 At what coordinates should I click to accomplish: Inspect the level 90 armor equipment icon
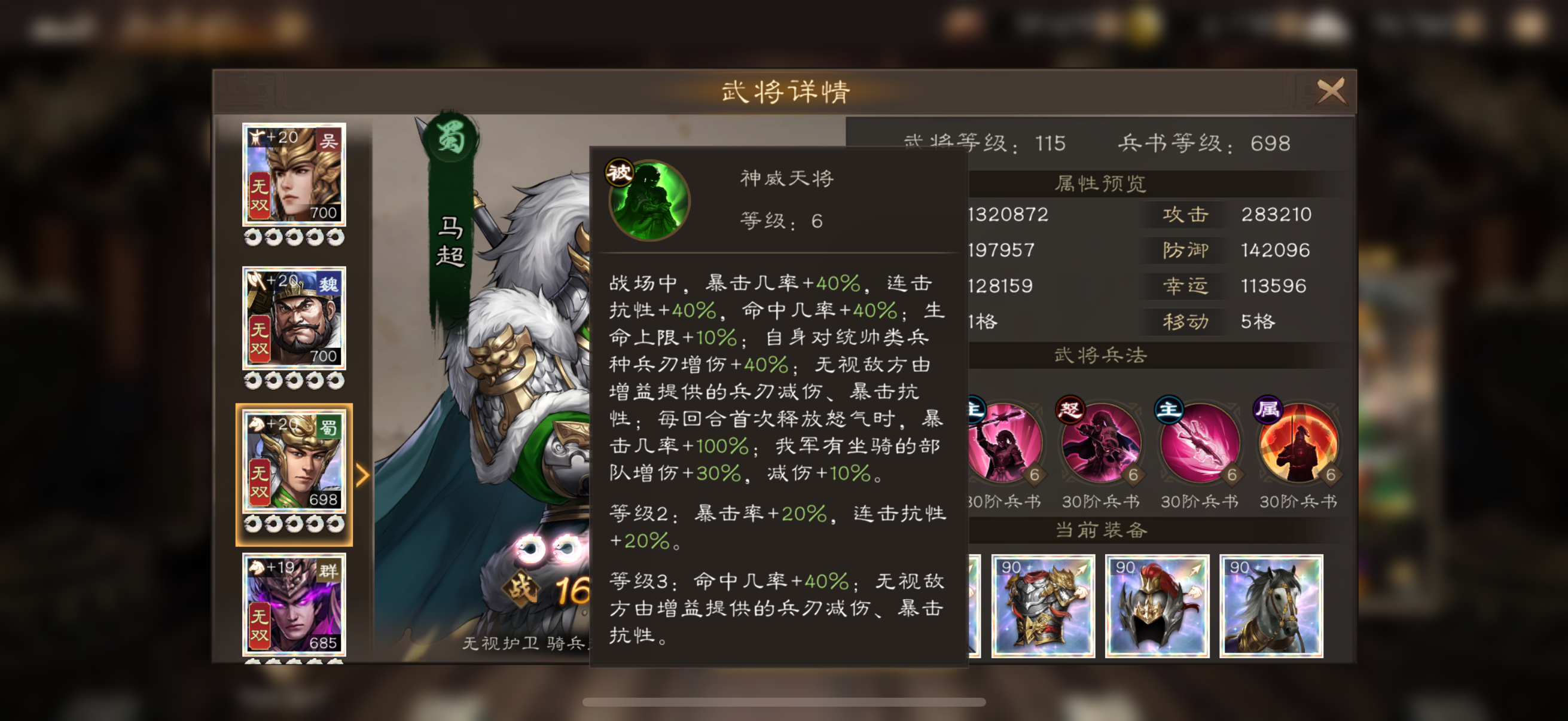point(1044,606)
